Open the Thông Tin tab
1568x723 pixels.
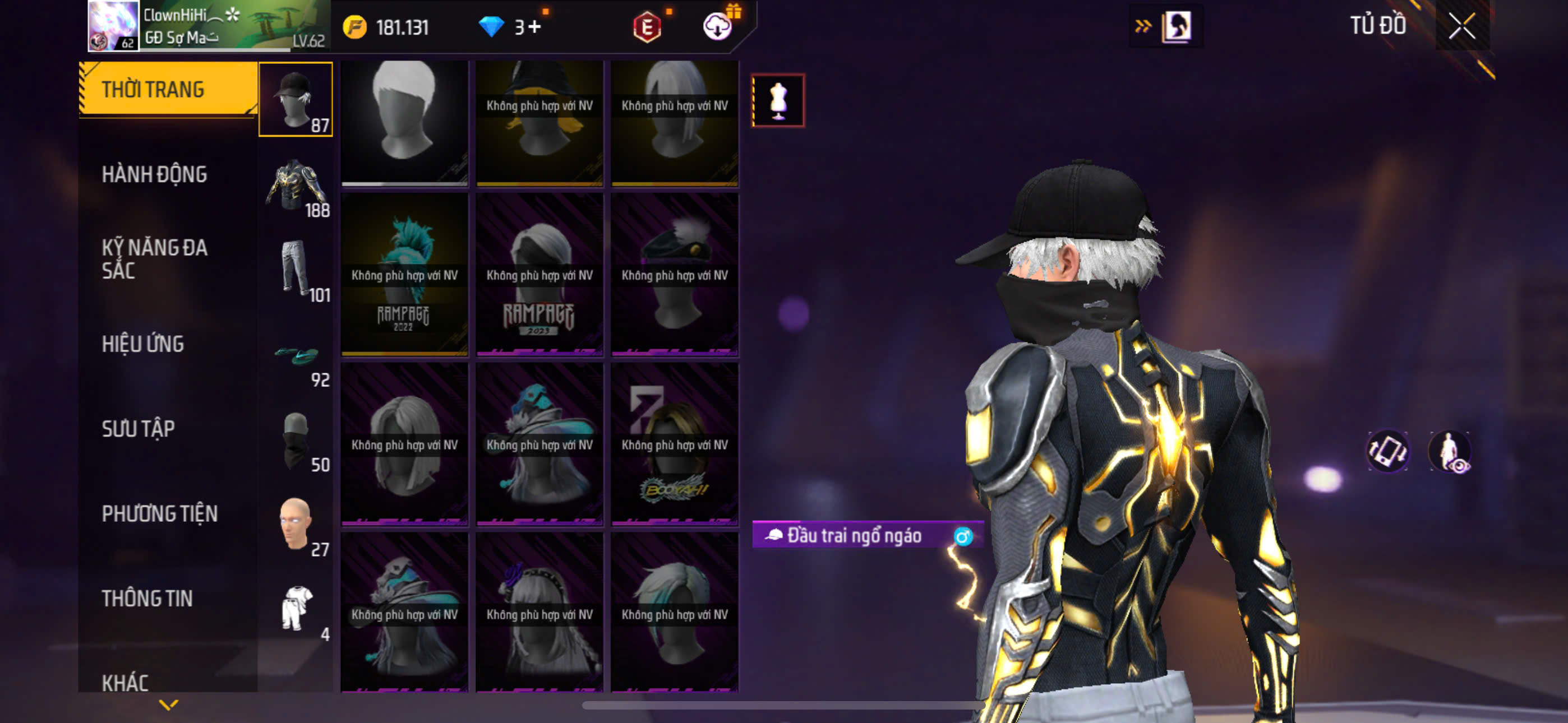pyautogui.click(x=147, y=598)
